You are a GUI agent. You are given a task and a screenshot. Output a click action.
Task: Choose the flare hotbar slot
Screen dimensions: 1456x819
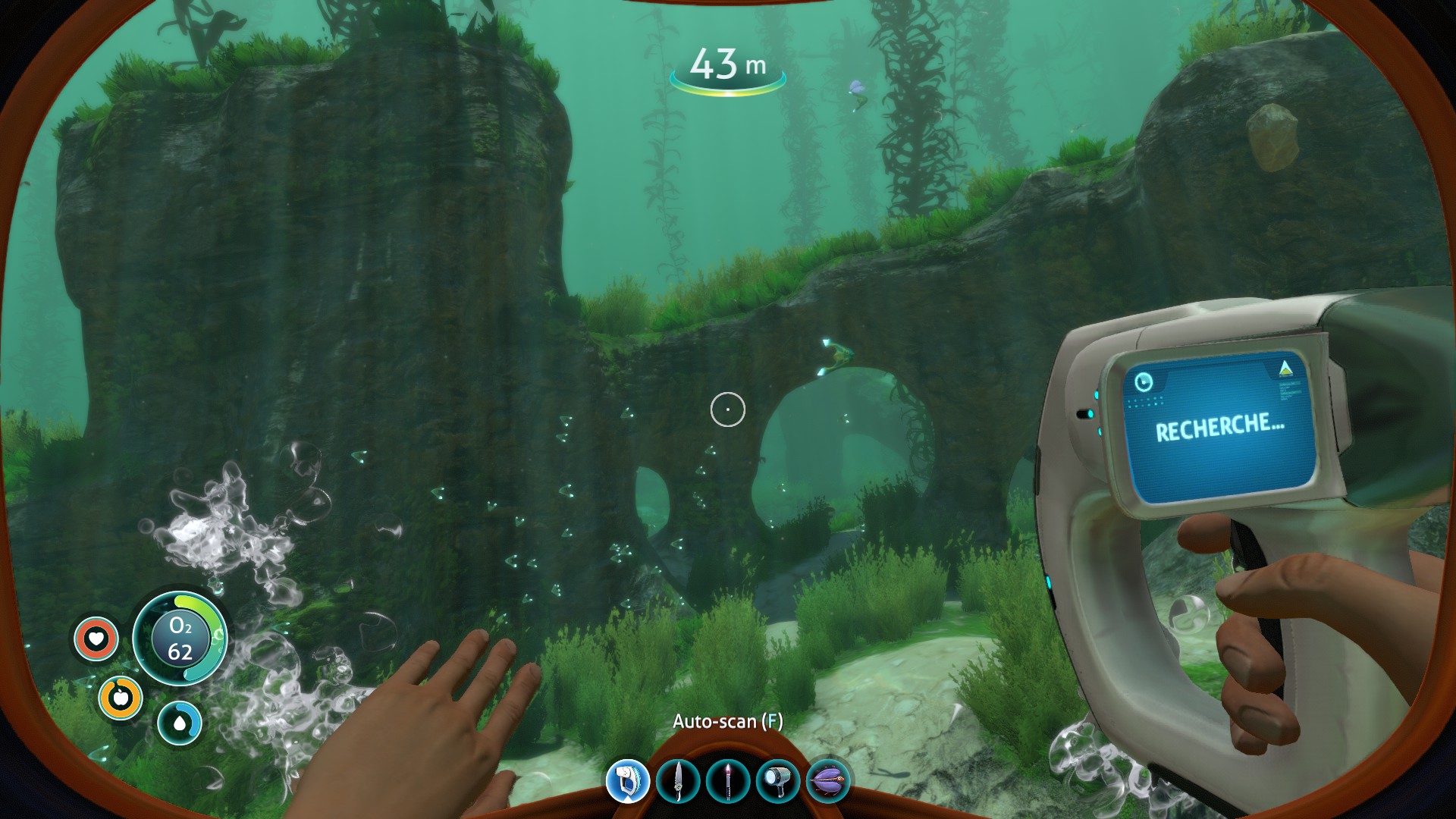pos(728,780)
